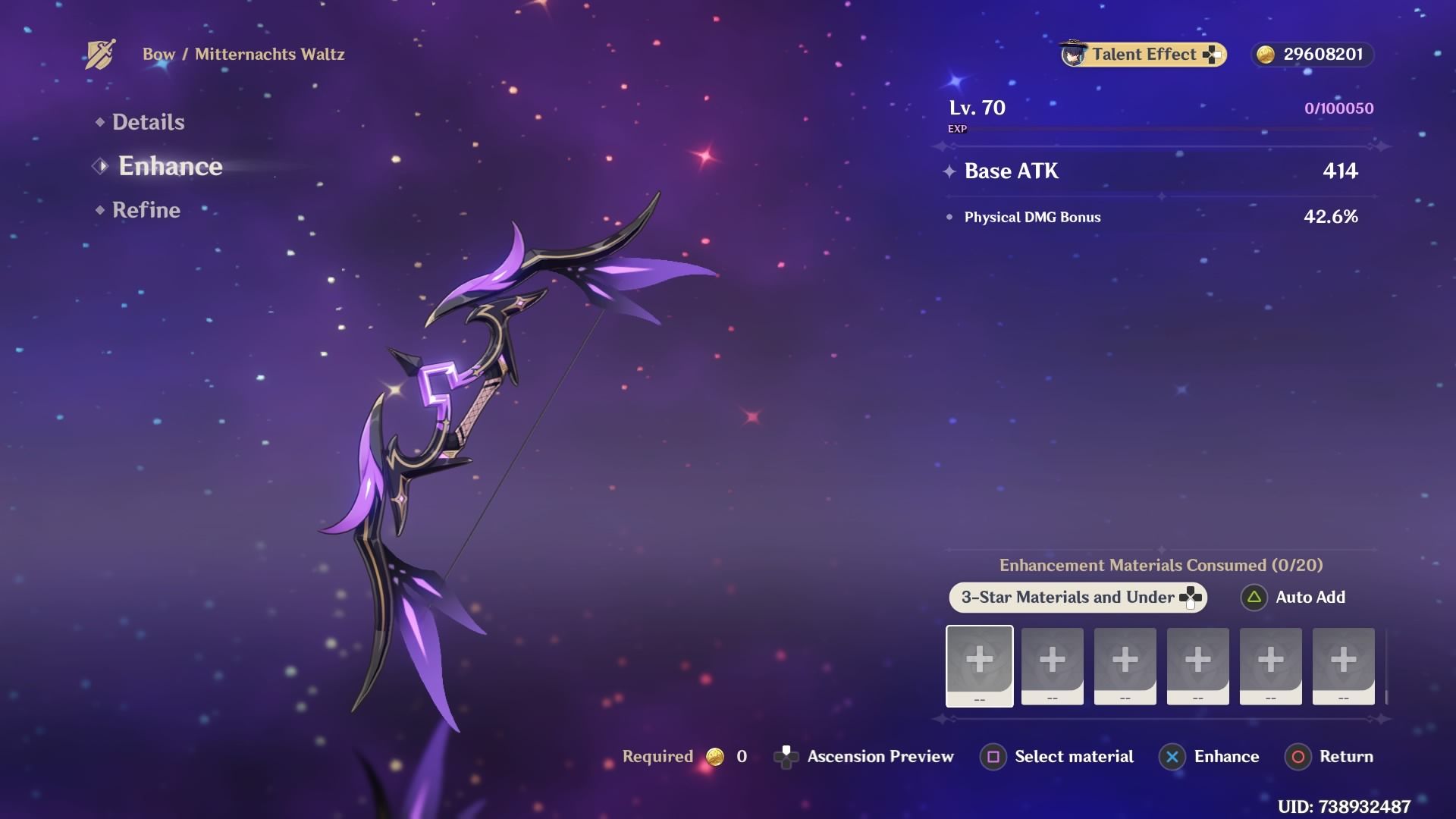Switch to the Enhance tab
This screenshot has width=1456, height=819.
(170, 167)
